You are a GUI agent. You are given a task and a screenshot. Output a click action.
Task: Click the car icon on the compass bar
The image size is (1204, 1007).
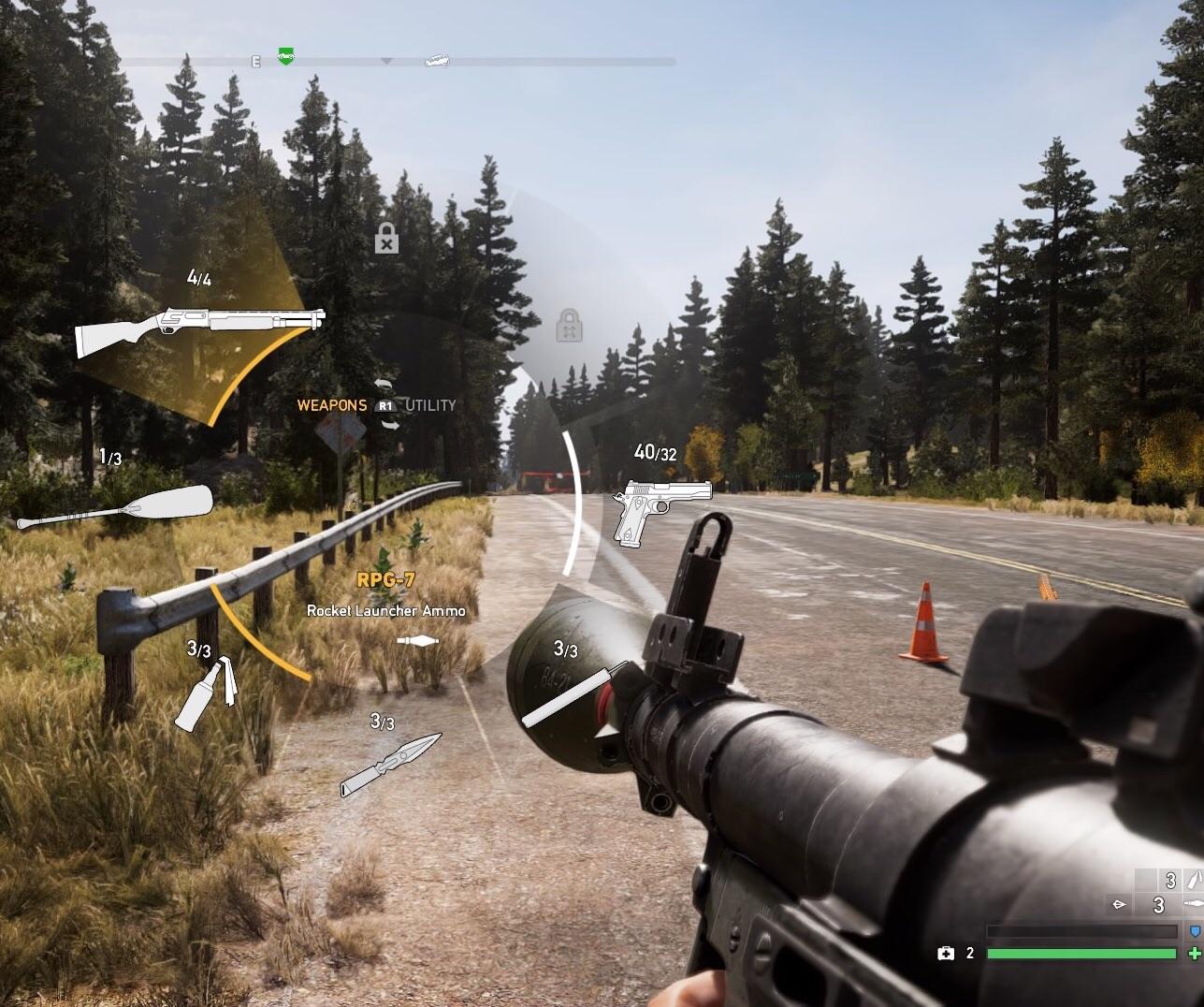436,60
